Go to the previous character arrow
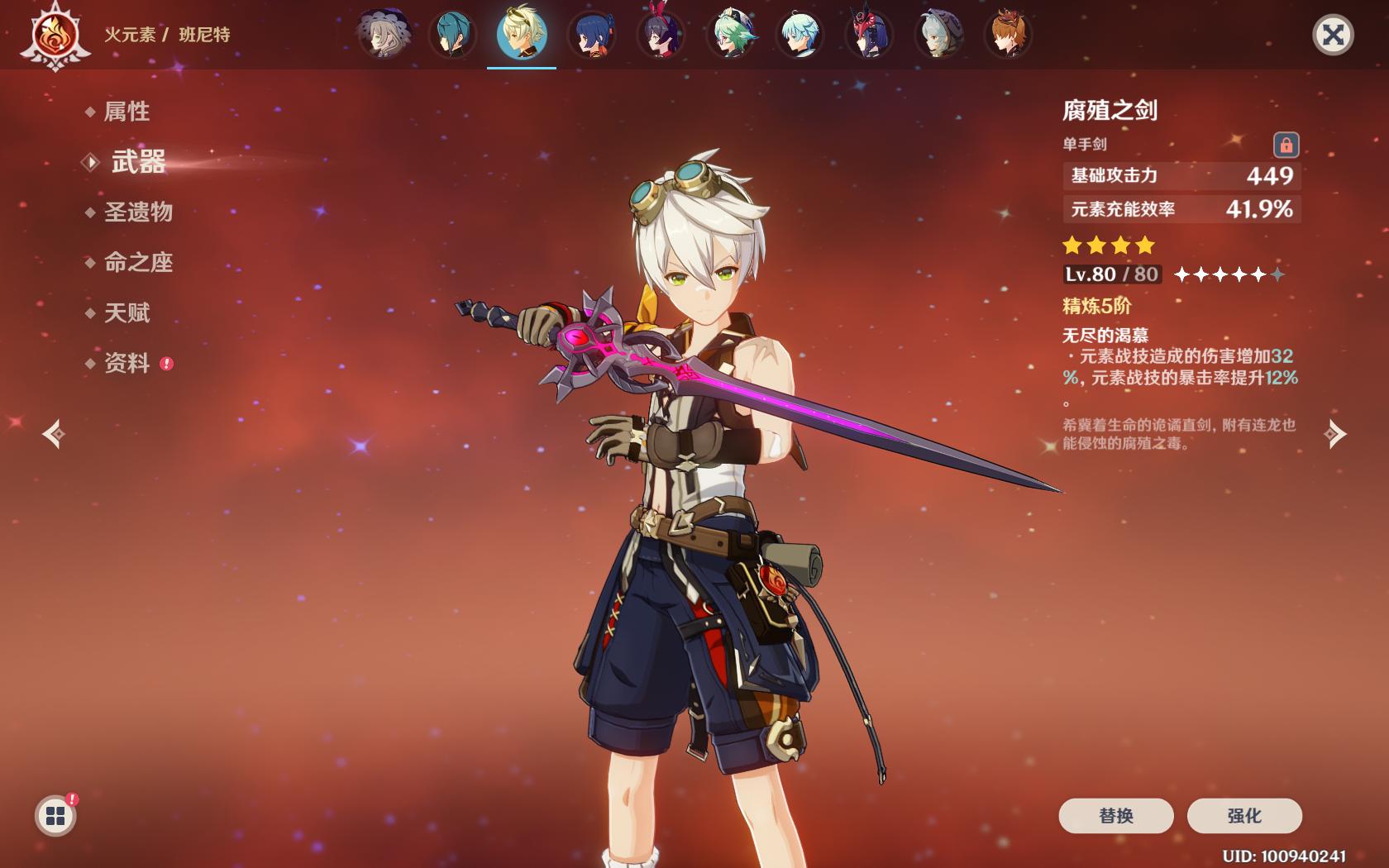Viewport: 1389px width, 868px height. click(x=55, y=434)
